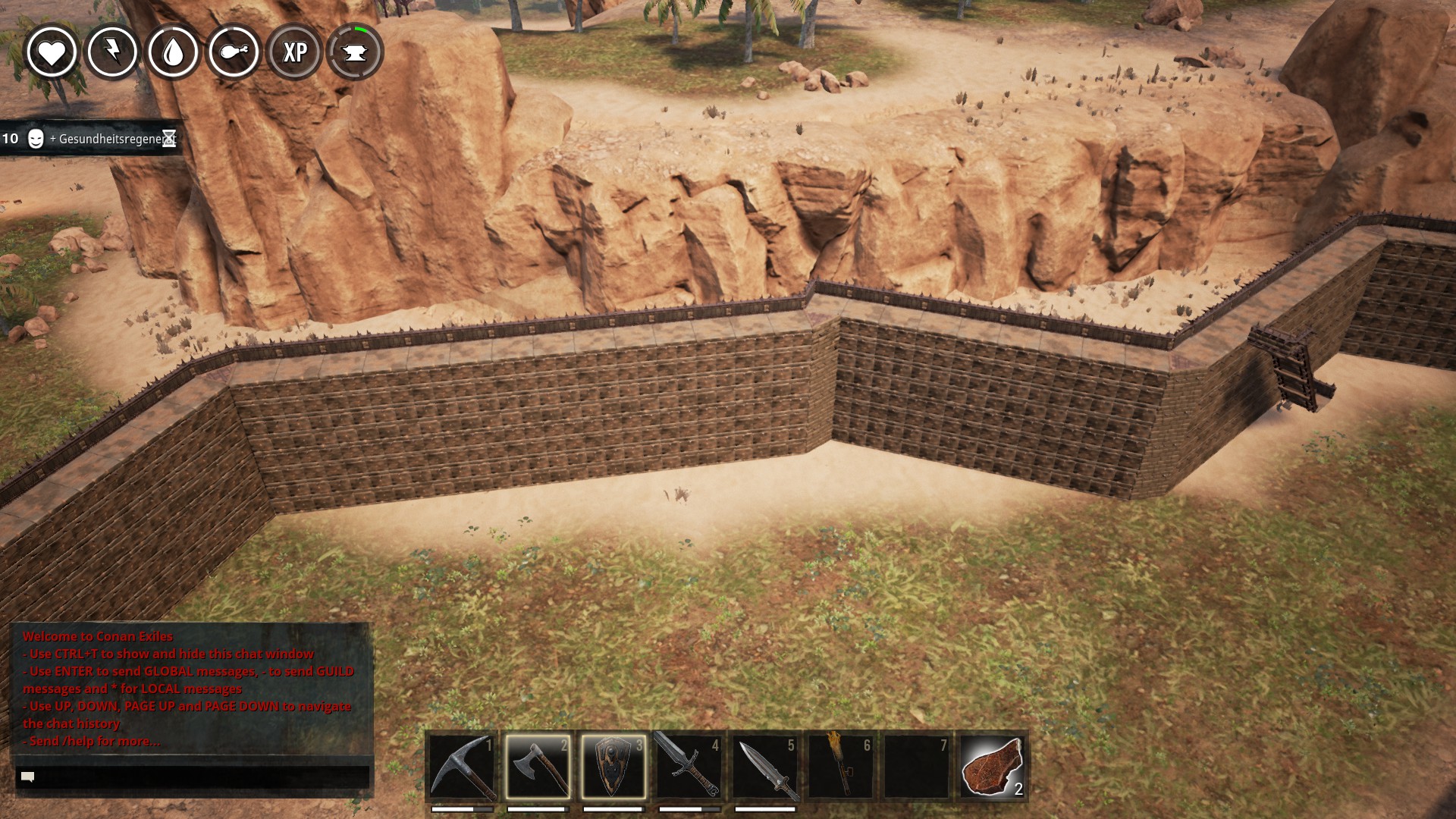1456x819 pixels.
Task: Click the anvil crafting progress icon
Action: coord(355,52)
